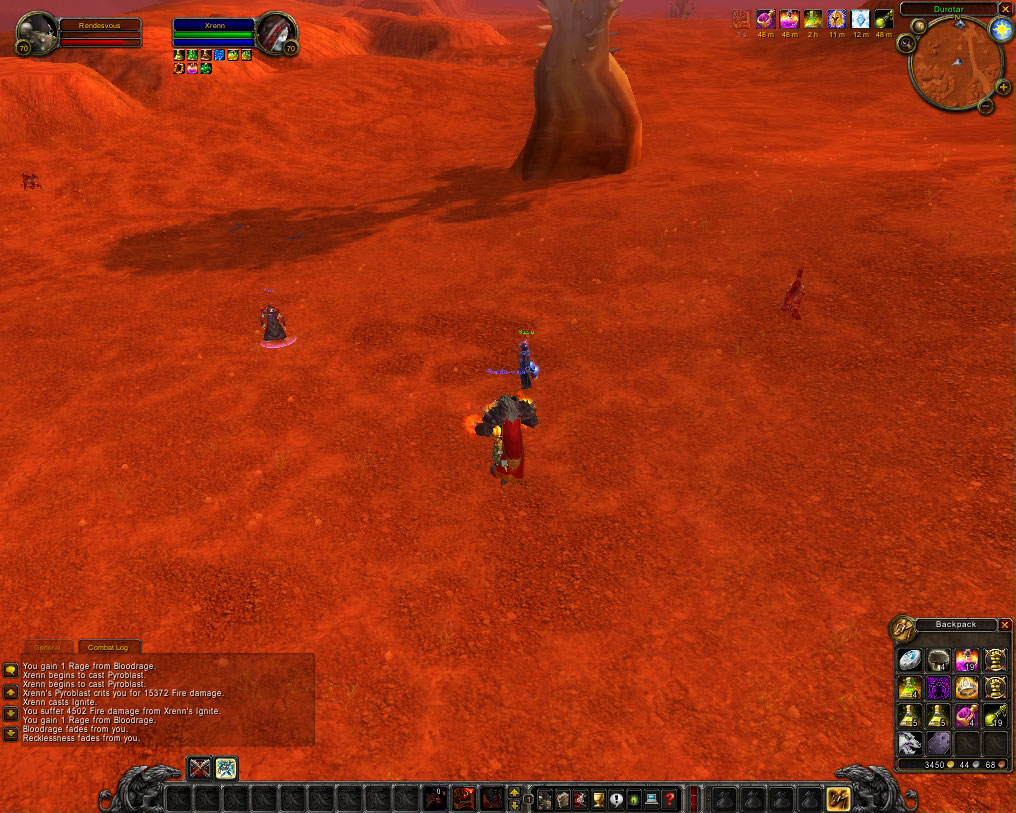
Task: Page up the action bar with the up arrow
Action: click(514, 793)
